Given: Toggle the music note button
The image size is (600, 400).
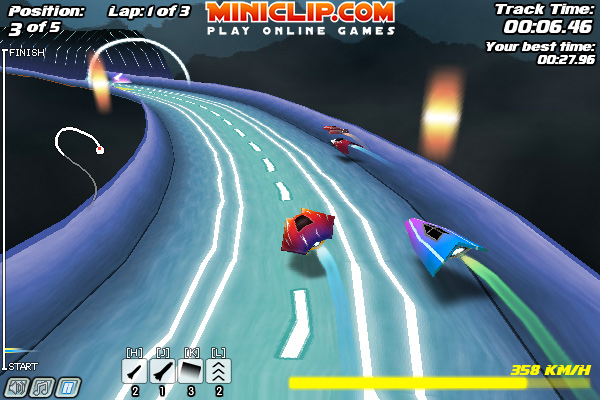Looking at the screenshot, I should [x=42, y=387].
